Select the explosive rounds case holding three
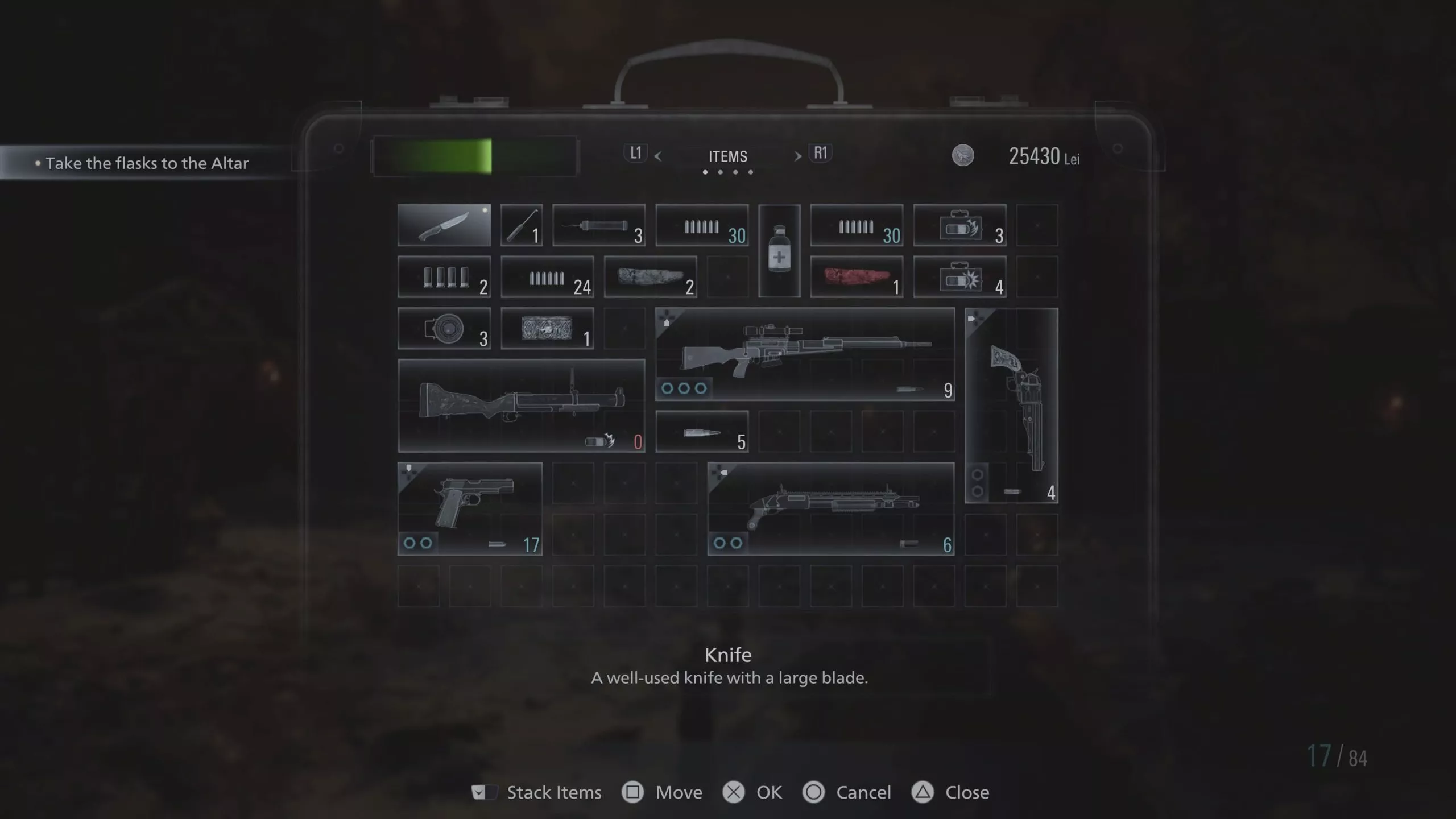Screen dimensions: 1456x819 (959, 225)
